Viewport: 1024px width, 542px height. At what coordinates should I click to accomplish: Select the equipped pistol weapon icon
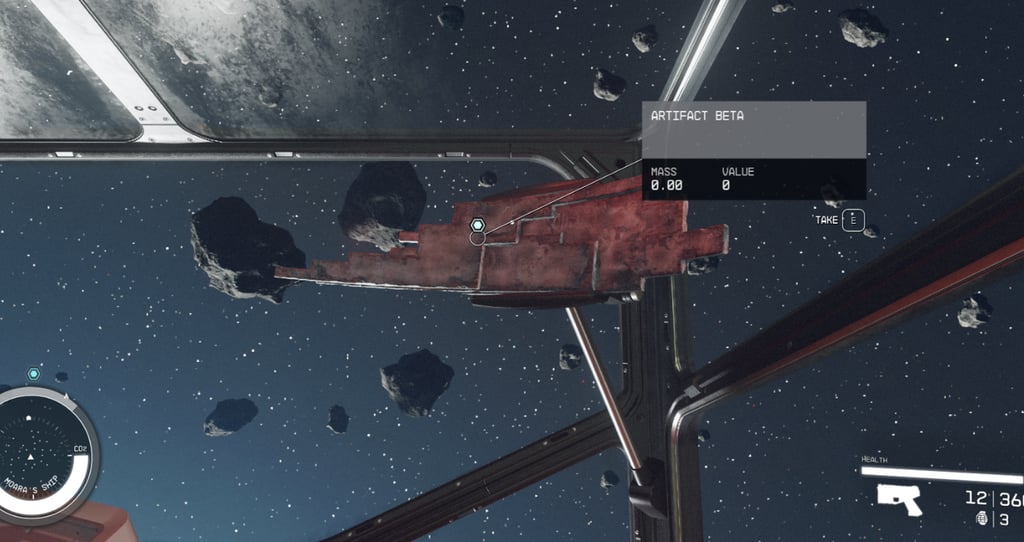coord(898,499)
